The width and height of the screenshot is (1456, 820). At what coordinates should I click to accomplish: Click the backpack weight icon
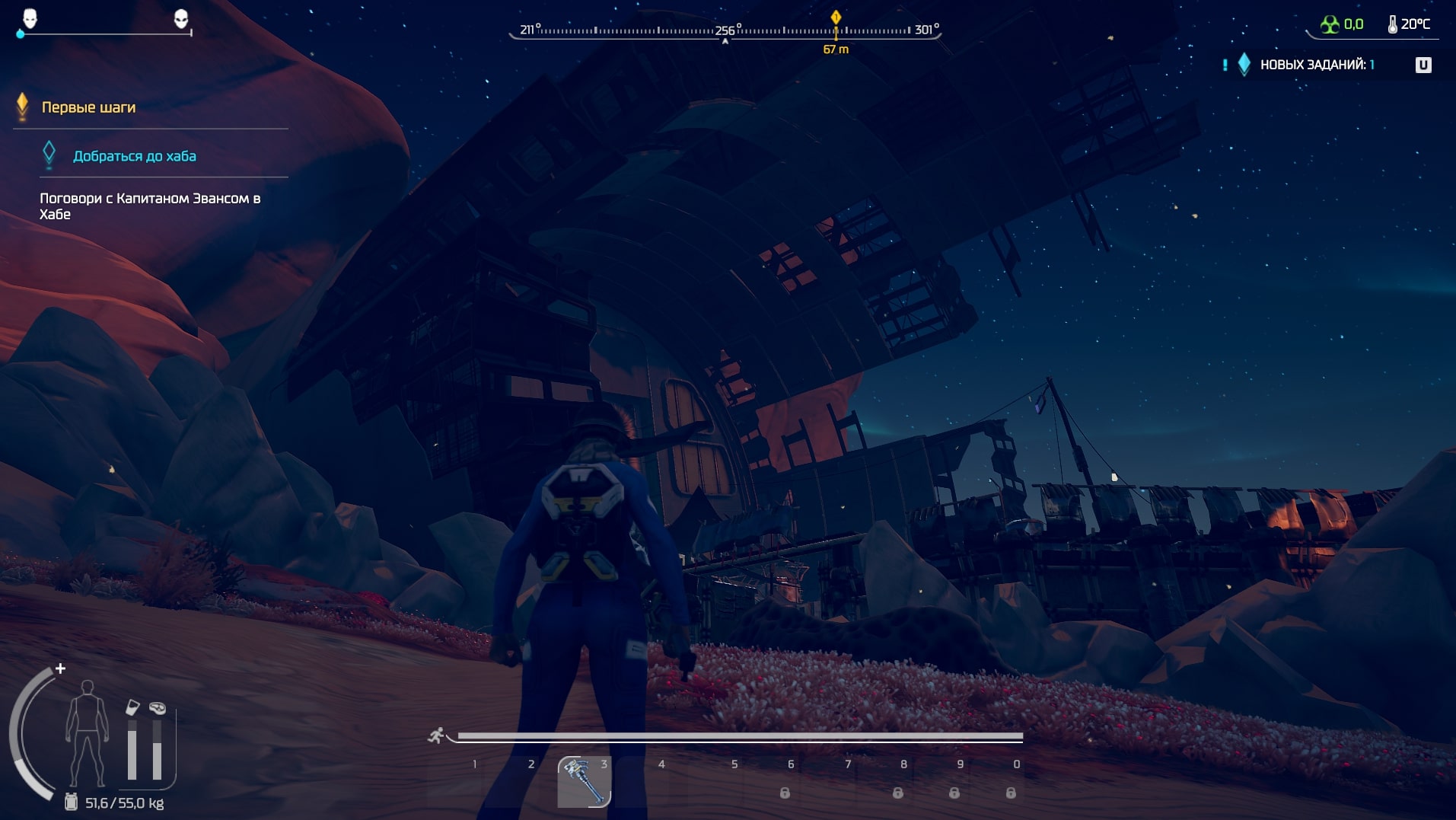71,802
